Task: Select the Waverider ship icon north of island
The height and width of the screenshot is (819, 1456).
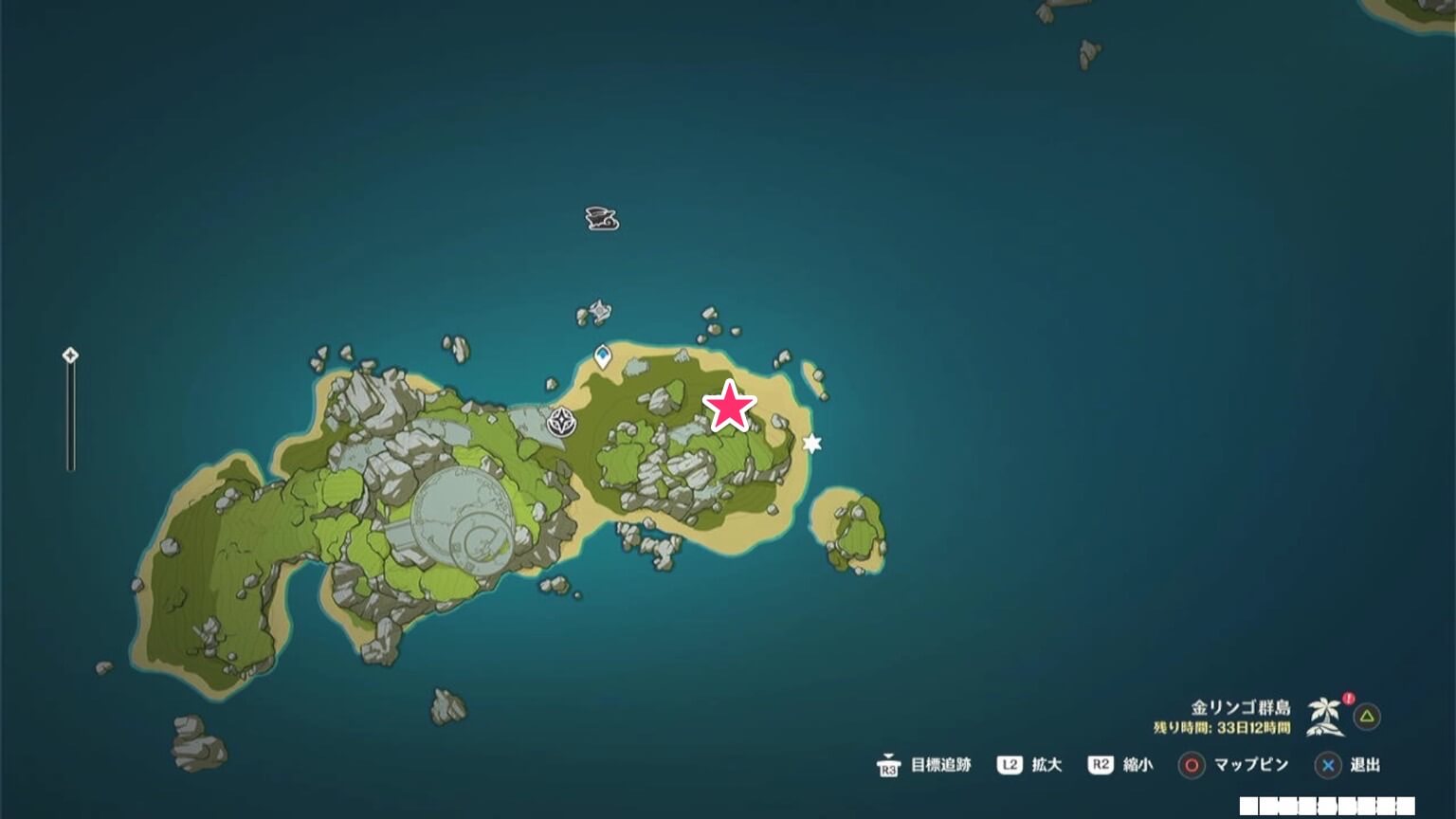Action: (599, 218)
